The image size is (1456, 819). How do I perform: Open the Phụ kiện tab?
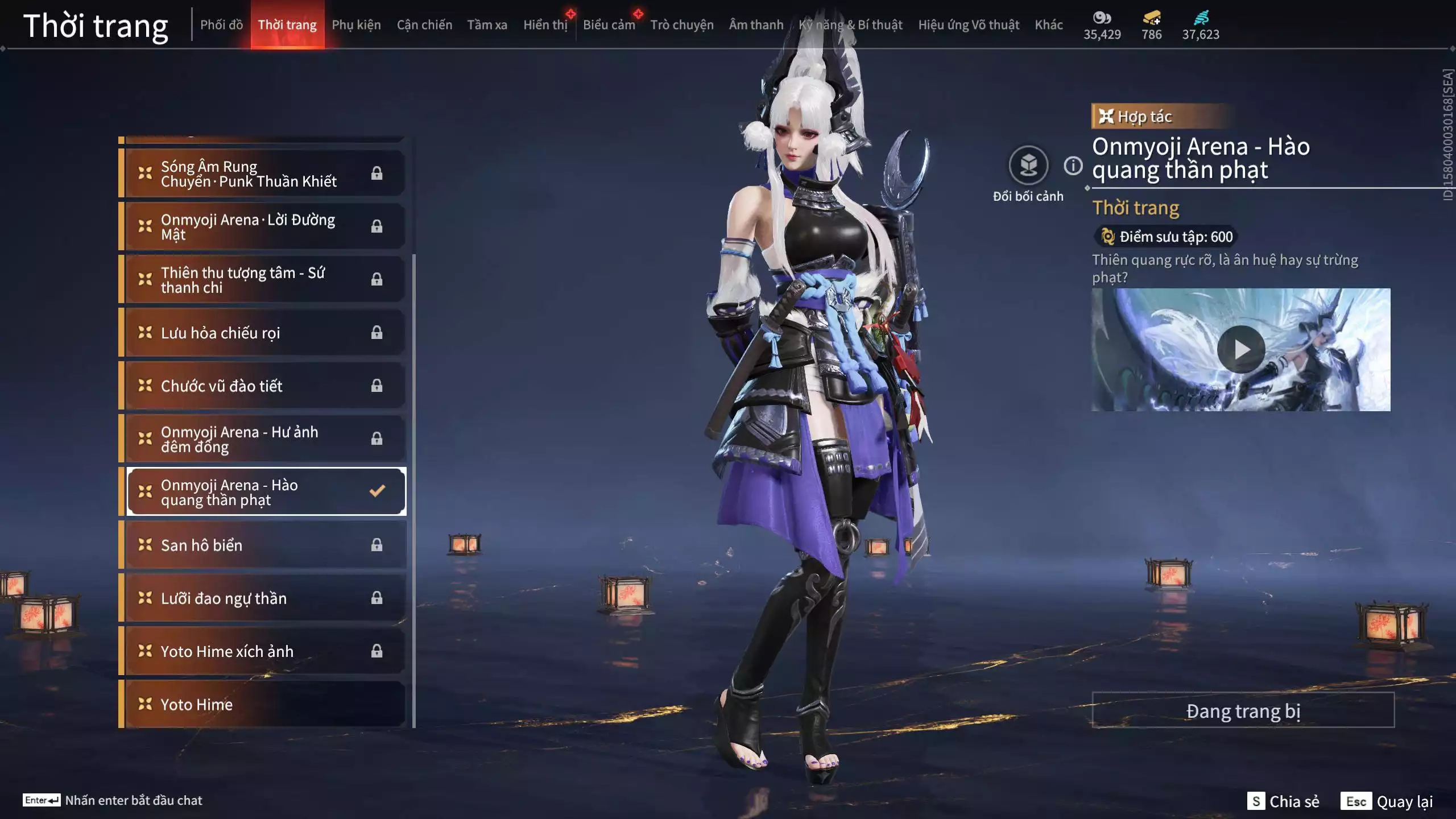click(x=356, y=25)
